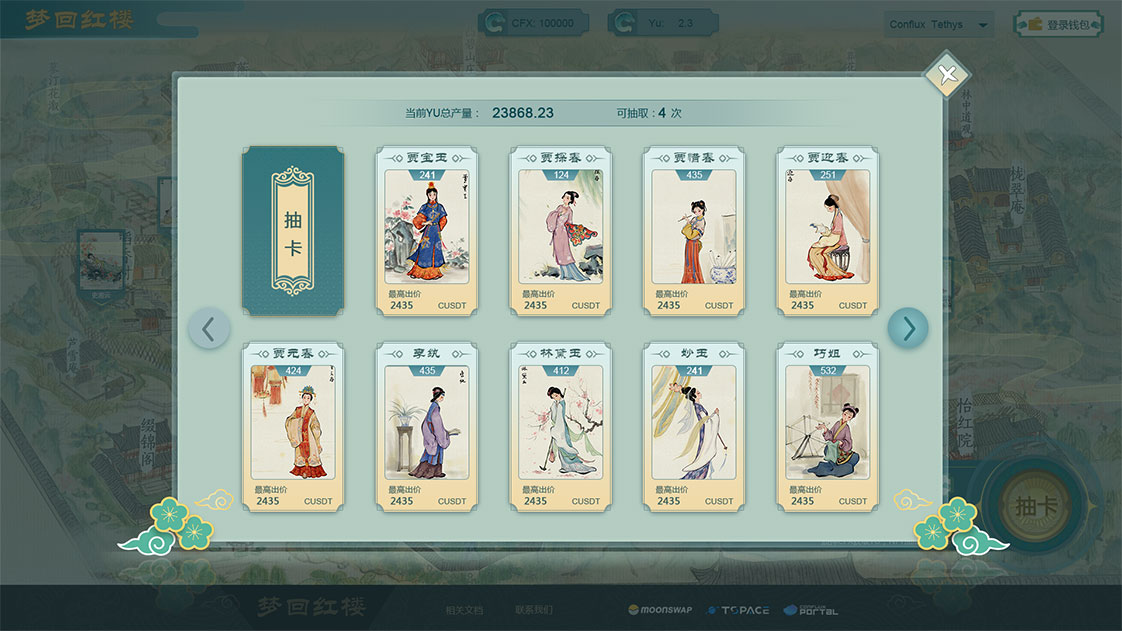
Task: Open the Conflux Portal footer link
Action: point(811,609)
